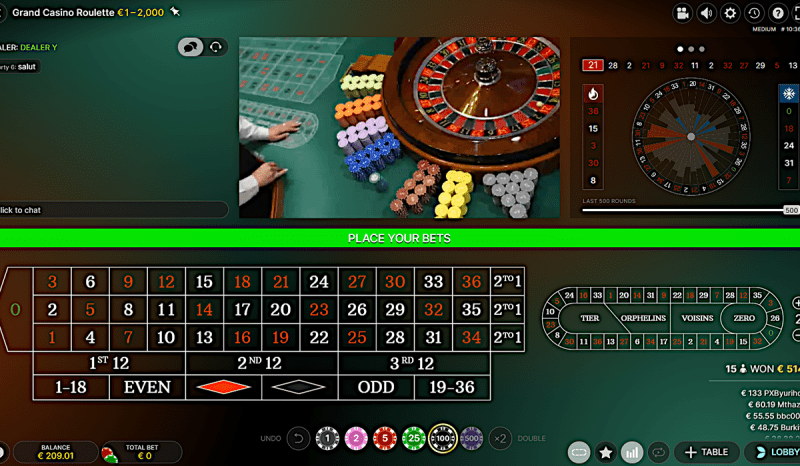The image size is (800, 466).
Task: Bet on the 19-36 high numbers
Action: point(452,387)
